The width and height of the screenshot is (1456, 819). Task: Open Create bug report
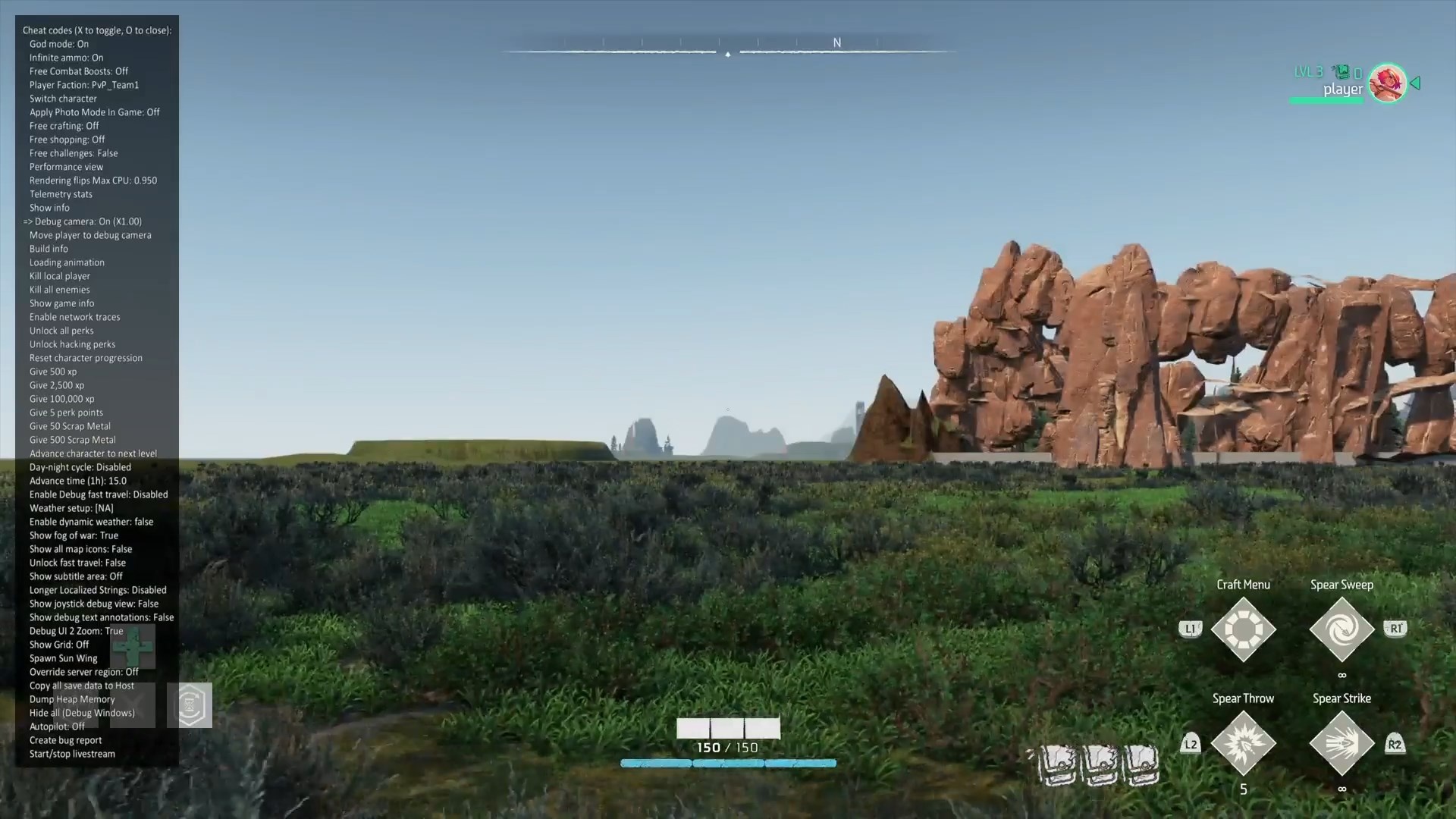coord(65,740)
